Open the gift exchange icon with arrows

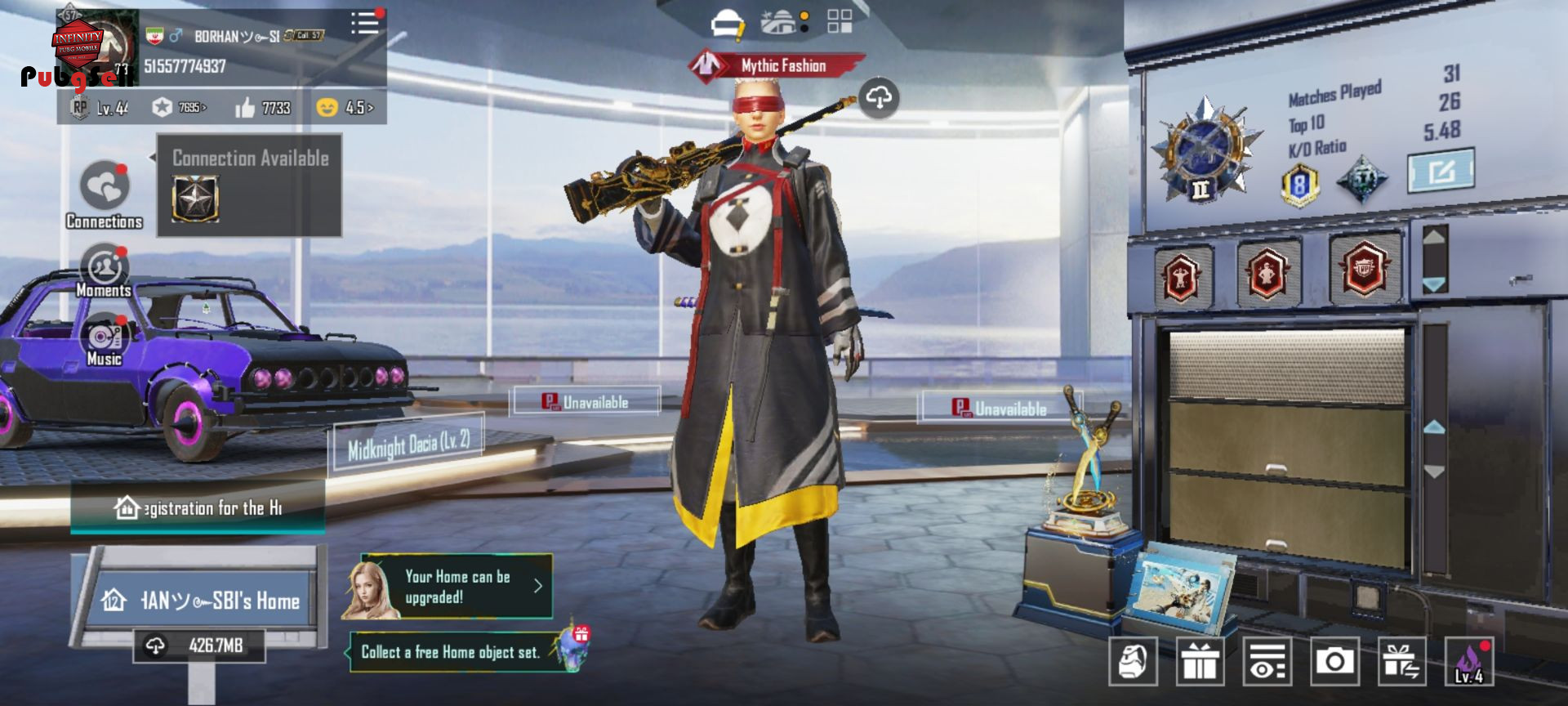[x=1401, y=660]
